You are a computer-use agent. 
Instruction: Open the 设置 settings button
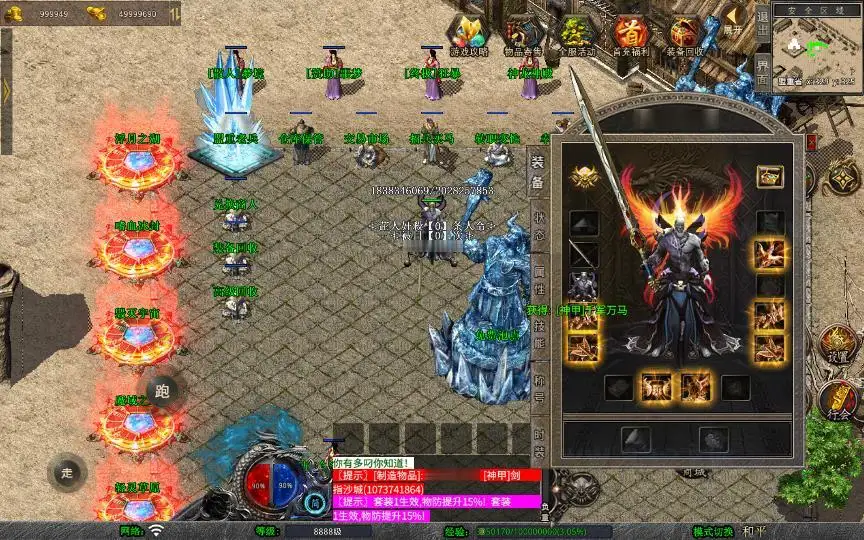839,346
